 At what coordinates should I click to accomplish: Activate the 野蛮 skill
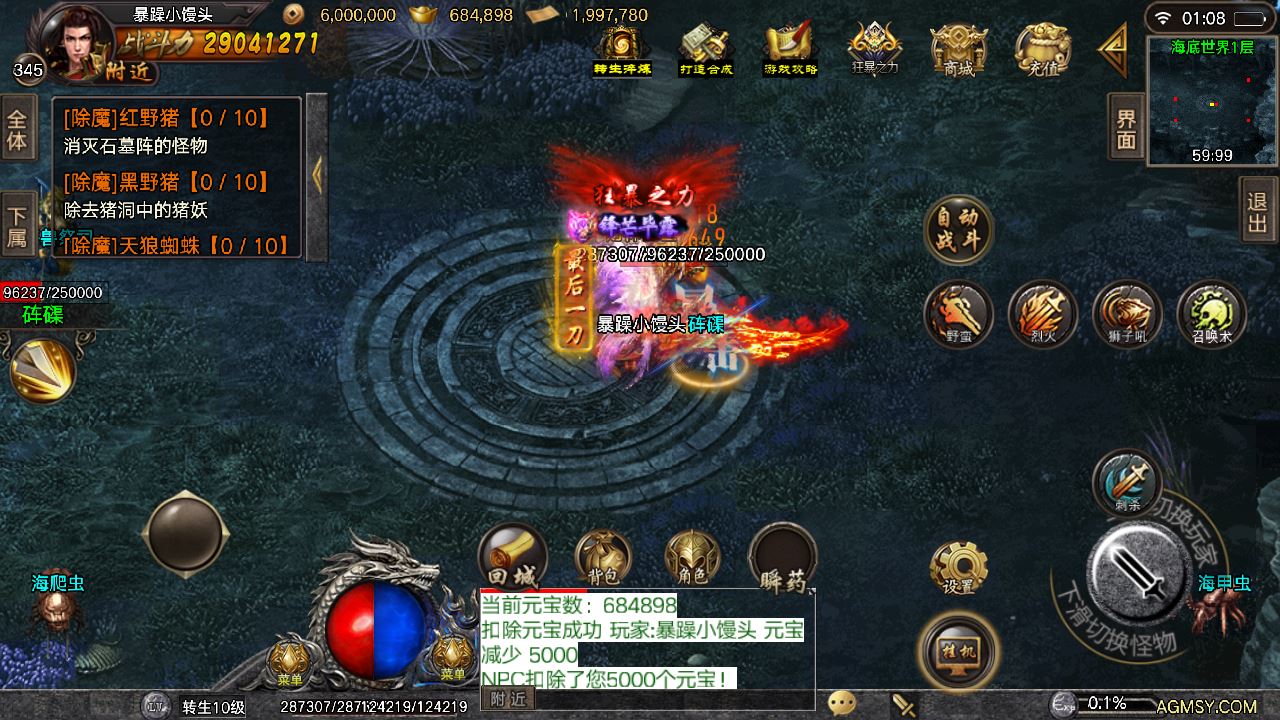958,314
